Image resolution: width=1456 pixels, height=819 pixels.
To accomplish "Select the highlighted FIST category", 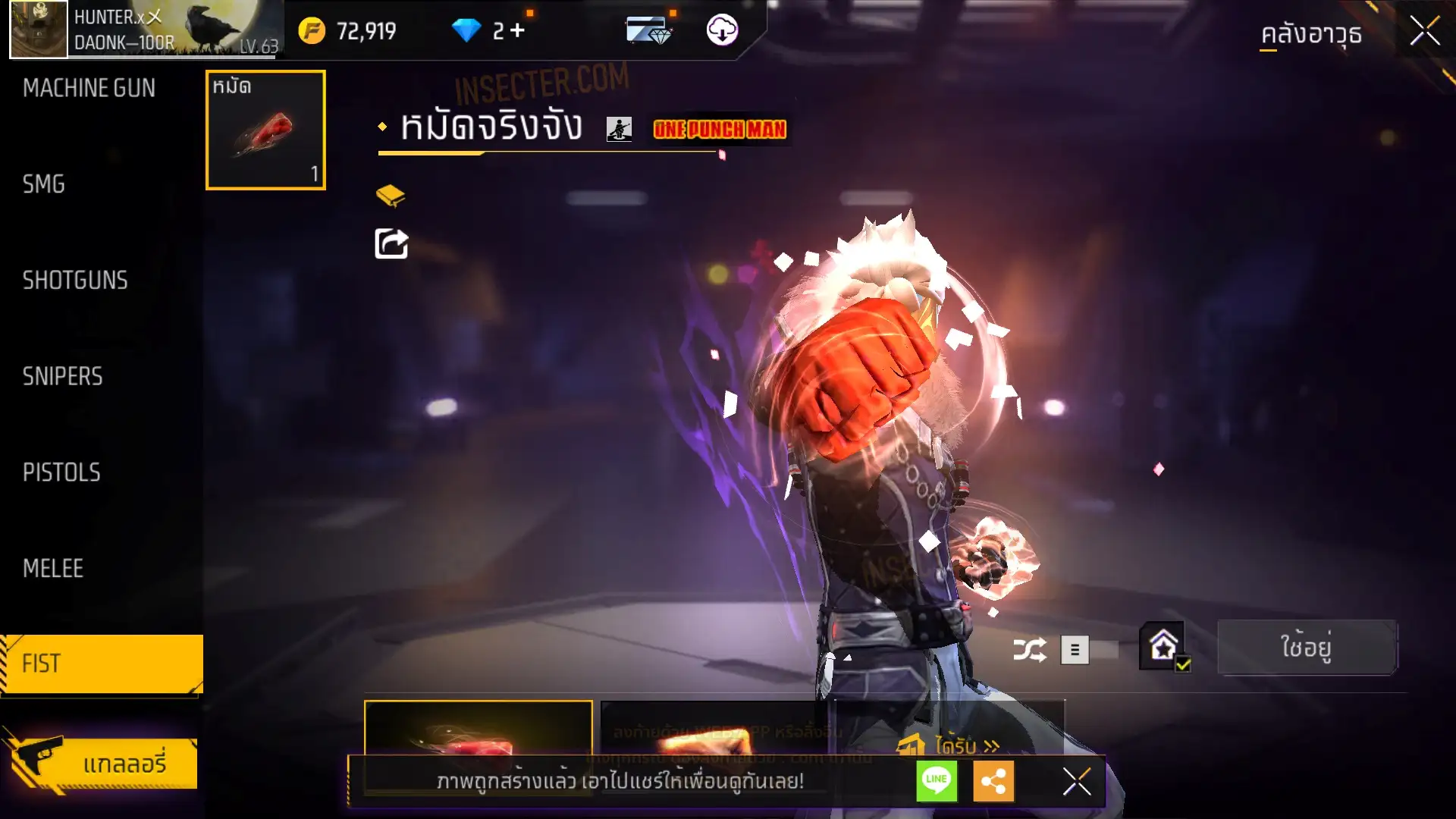I will point(102,664).
